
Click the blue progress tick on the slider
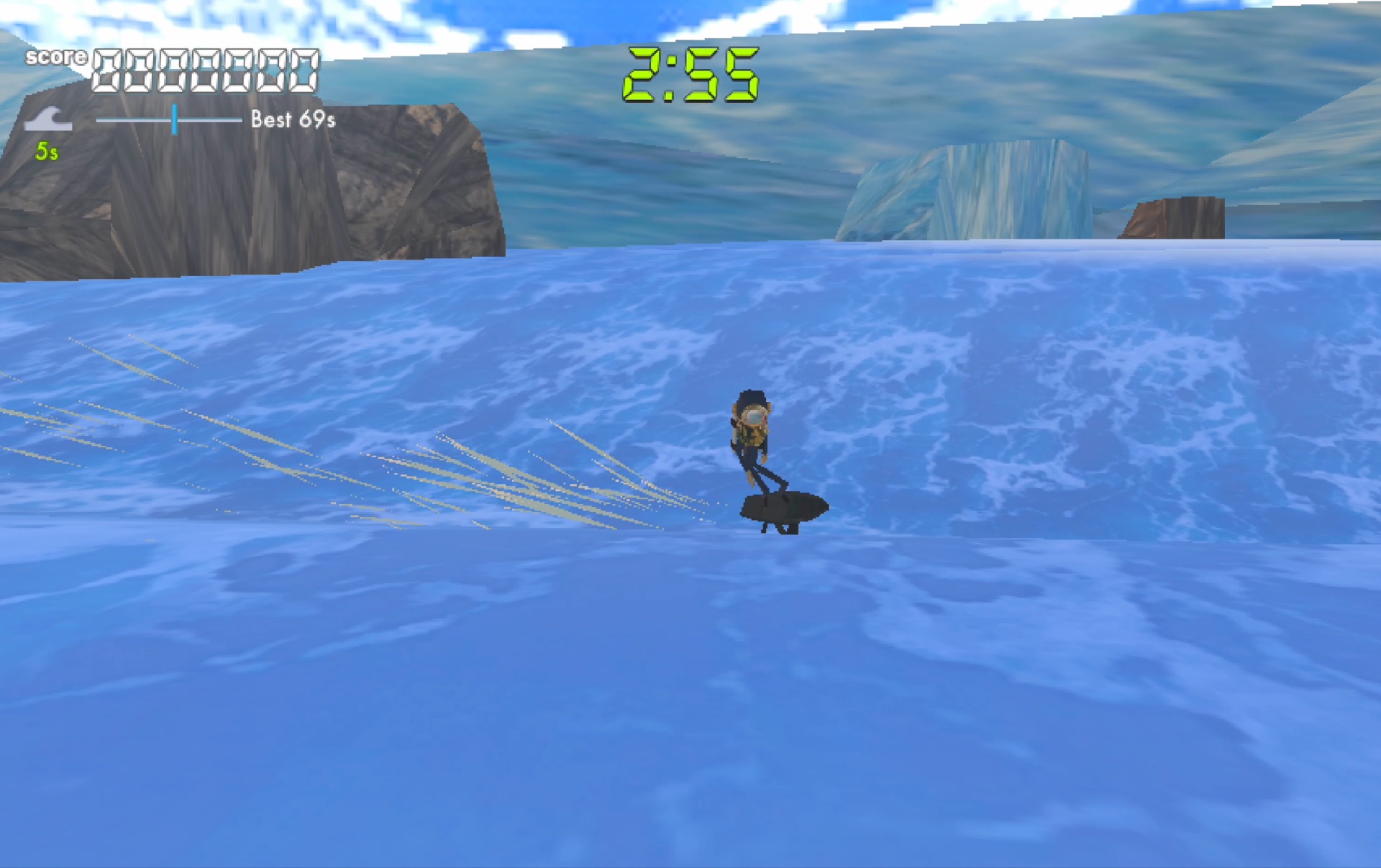click(x=174, y=121)
